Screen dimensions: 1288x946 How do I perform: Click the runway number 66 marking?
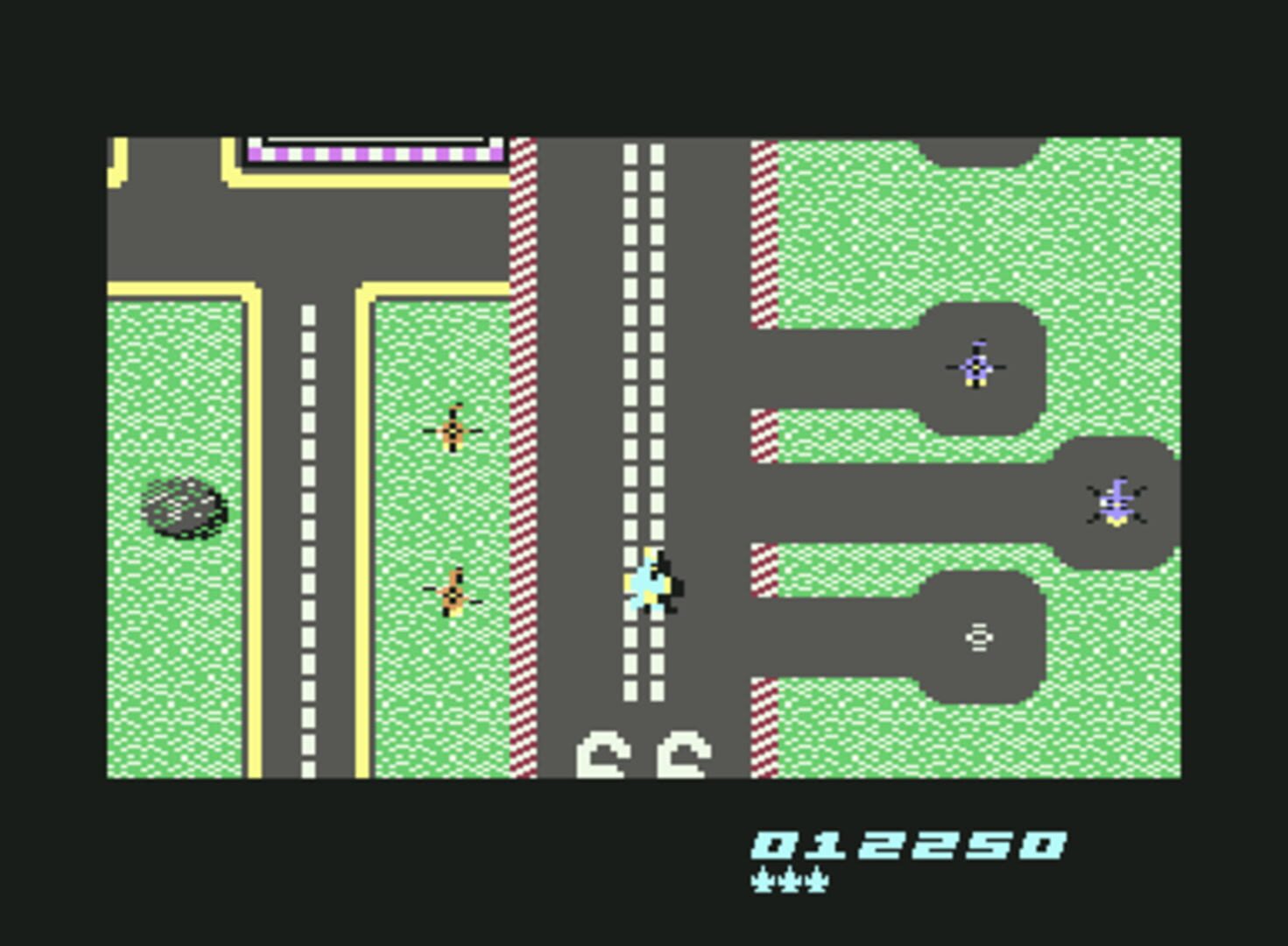pyautogui.click(x=644, y=753)
